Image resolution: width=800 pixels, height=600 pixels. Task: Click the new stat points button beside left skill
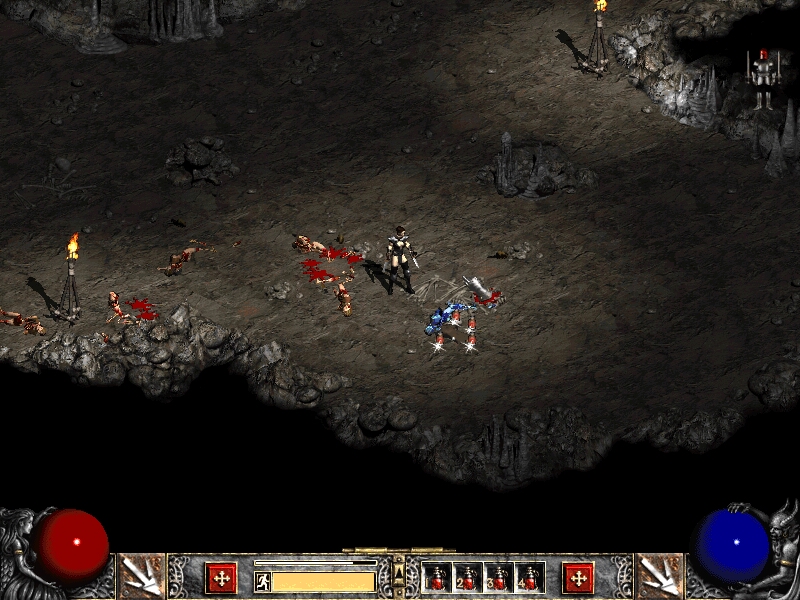click(x=221, y=577)
